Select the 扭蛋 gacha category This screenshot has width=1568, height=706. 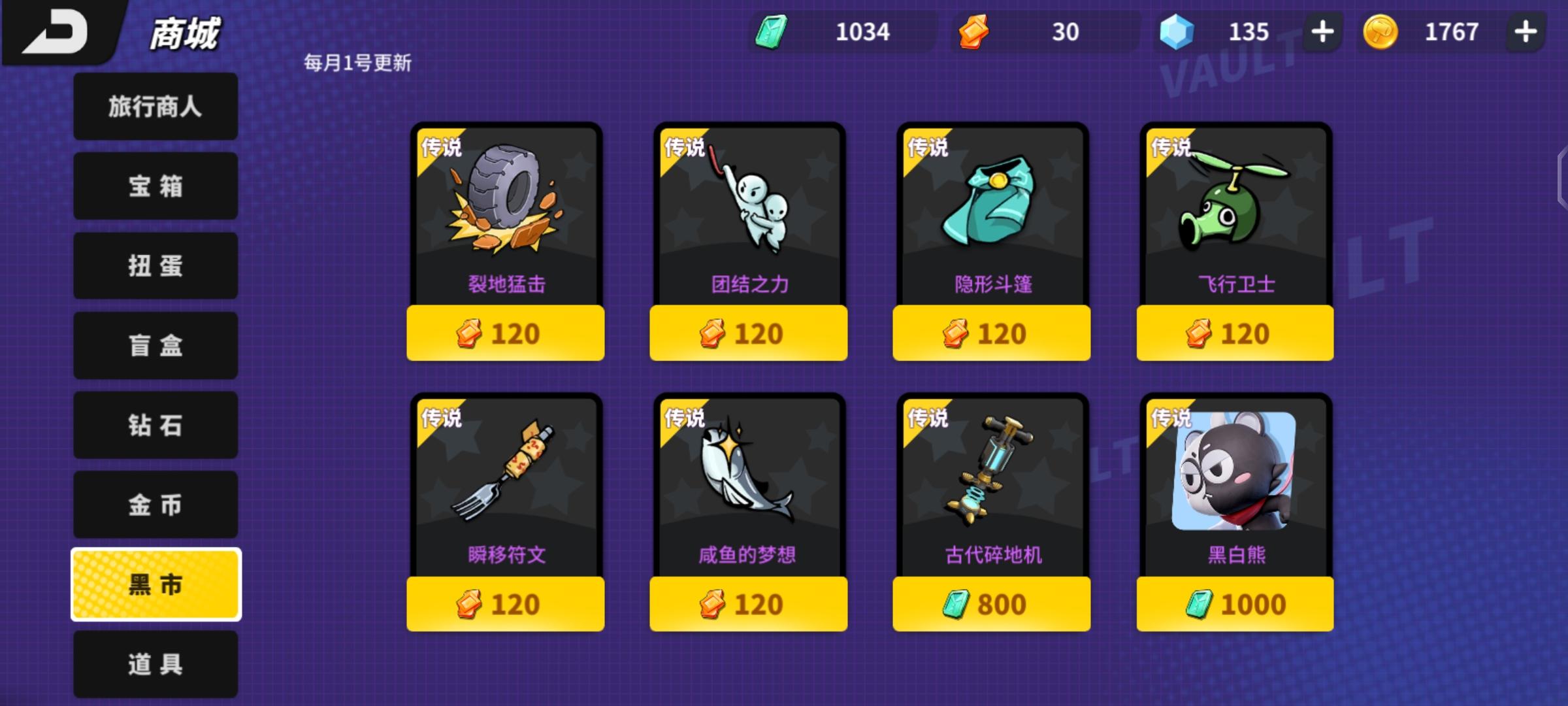155,266
